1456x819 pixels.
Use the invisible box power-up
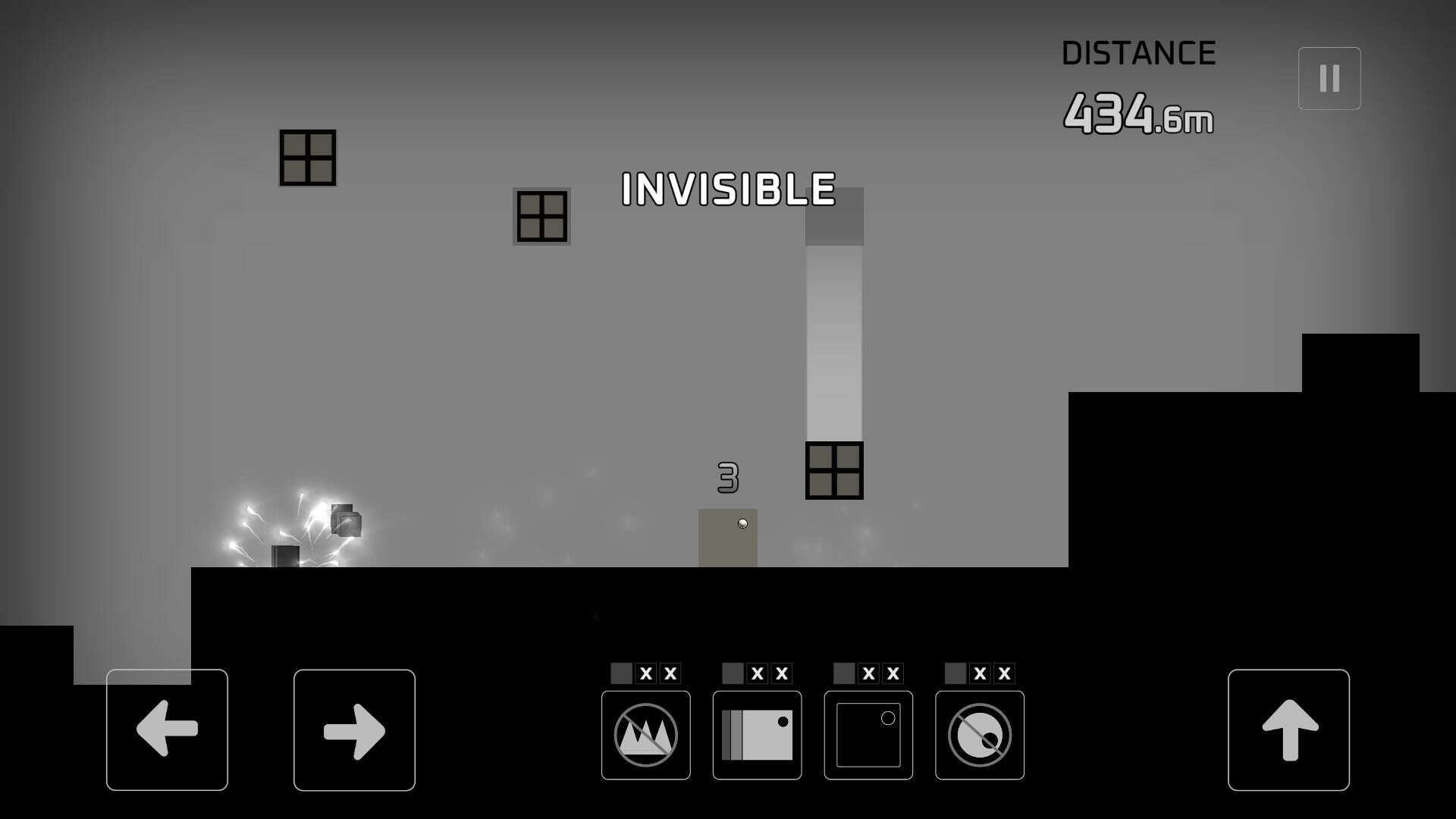pyautogui.click(x=868, y=734)
